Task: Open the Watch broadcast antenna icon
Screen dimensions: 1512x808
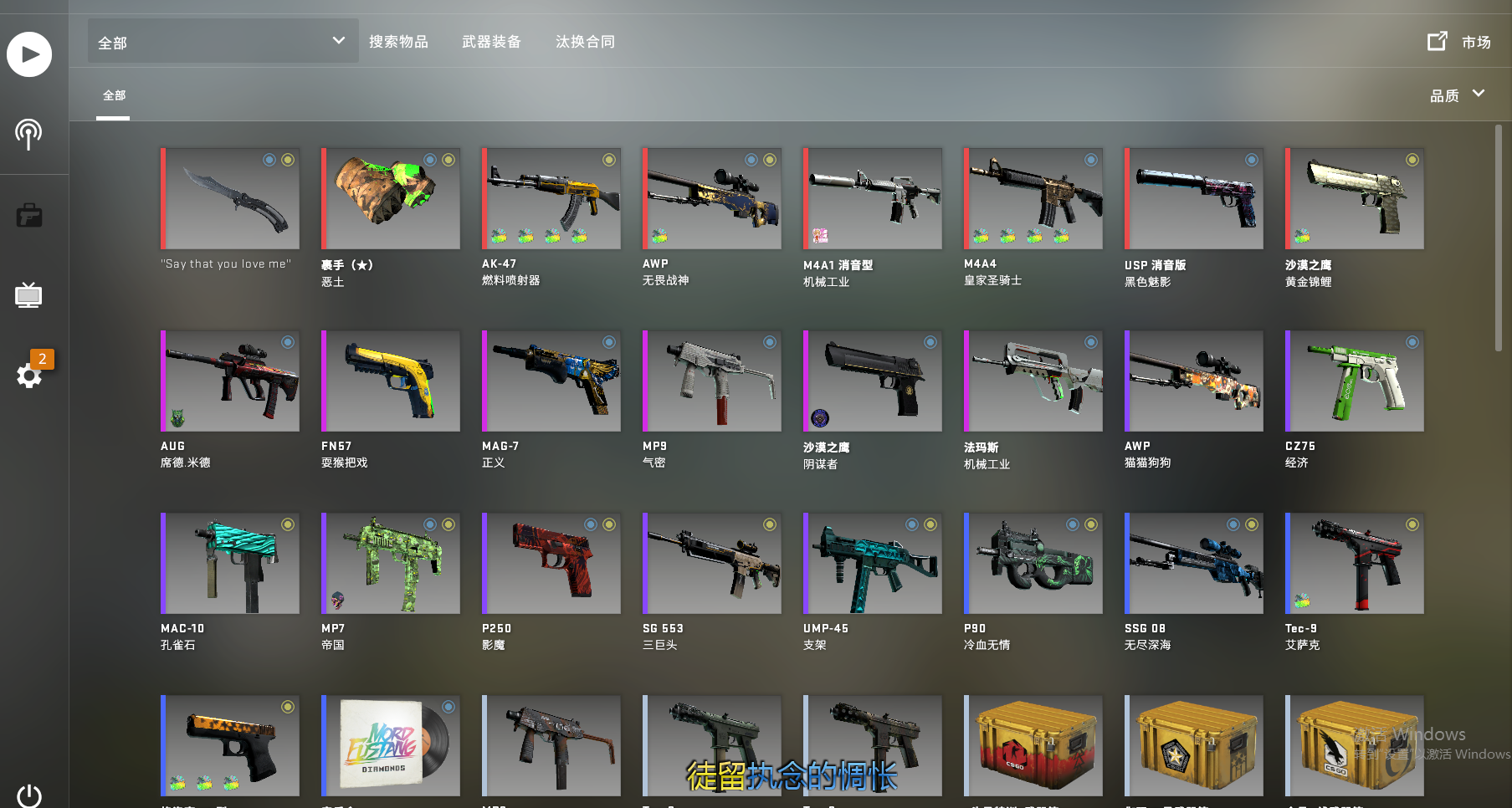Action: pyautogui.click(x=29, y=132)
